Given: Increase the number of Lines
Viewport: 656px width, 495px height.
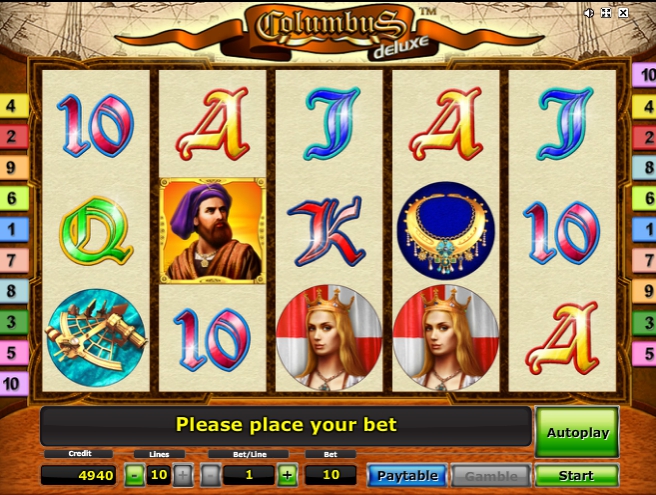Looking at the screenshot, I should pyautogui.click(x=183, y=476).
